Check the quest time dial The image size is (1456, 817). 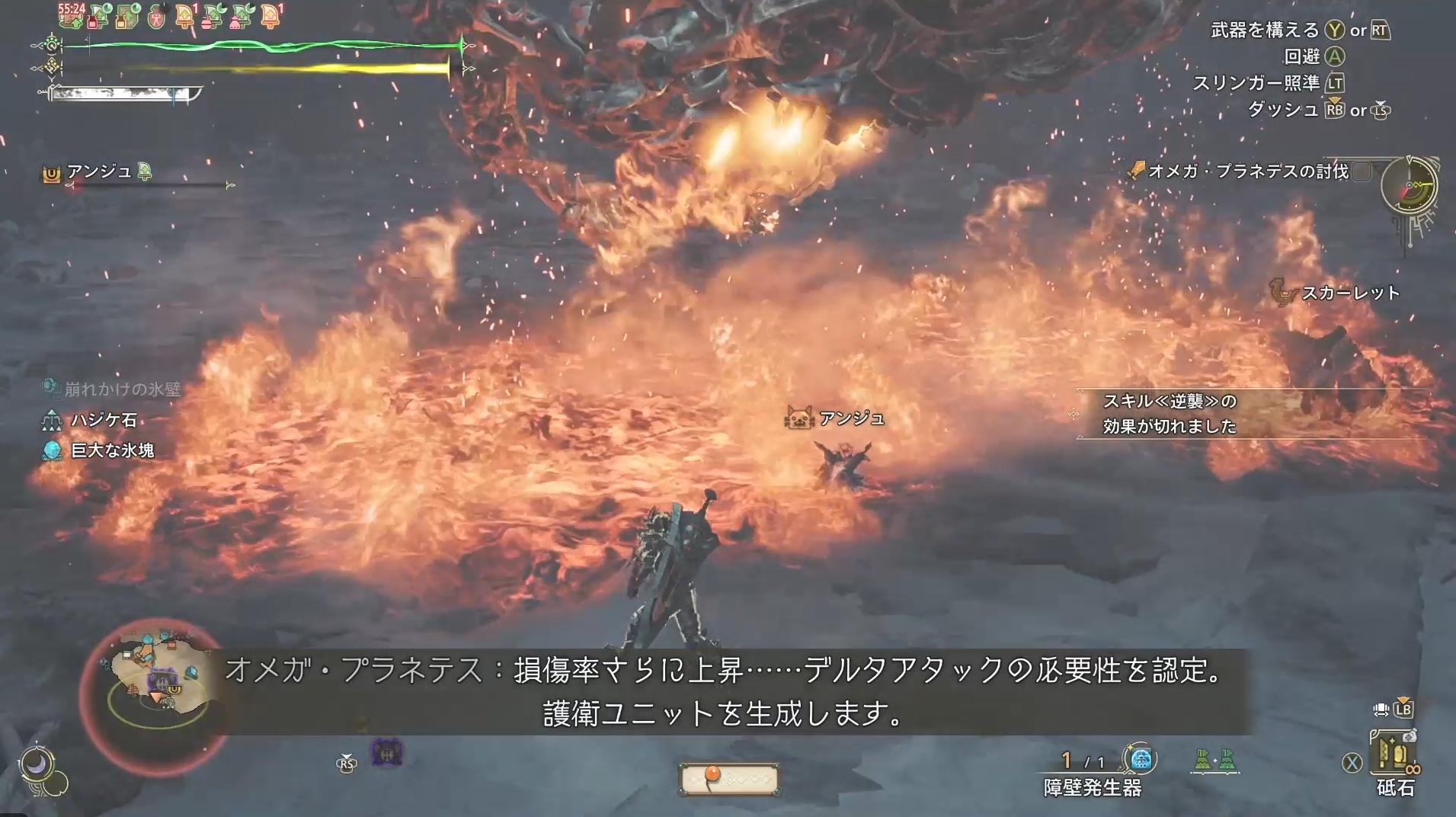tap(1410, 185)
